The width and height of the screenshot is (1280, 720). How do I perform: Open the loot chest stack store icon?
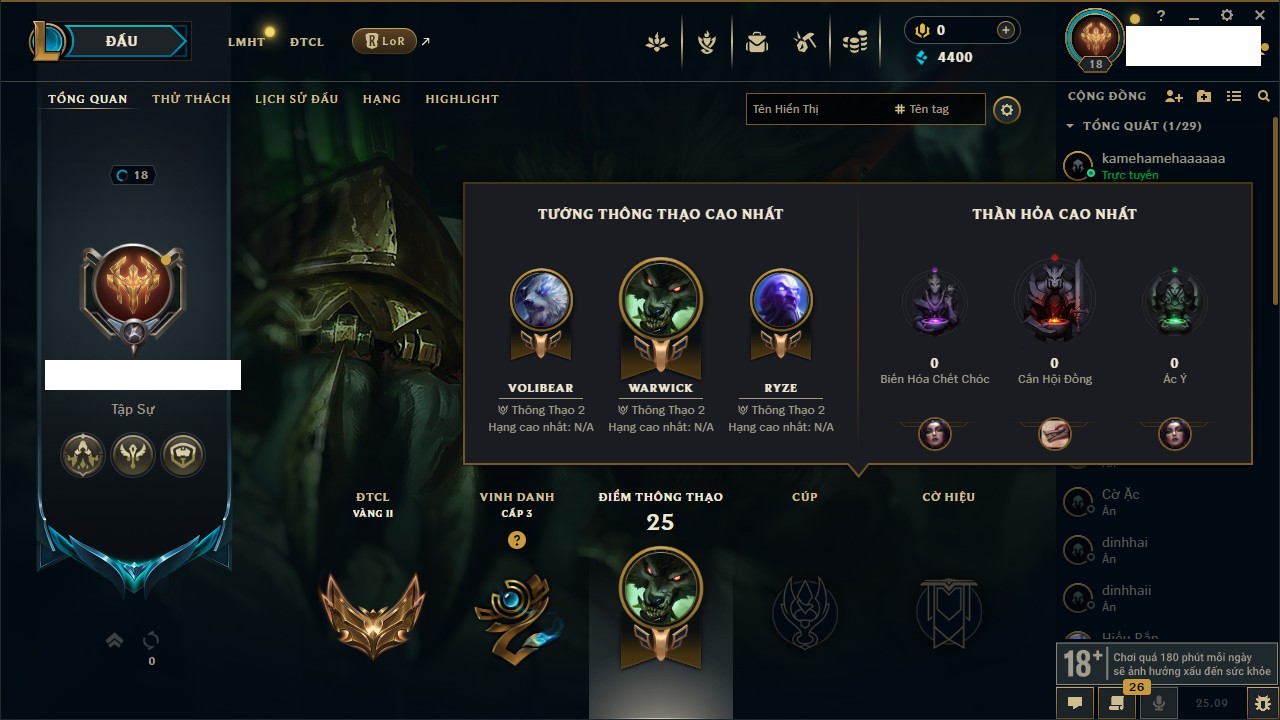(x=854, y=42)
